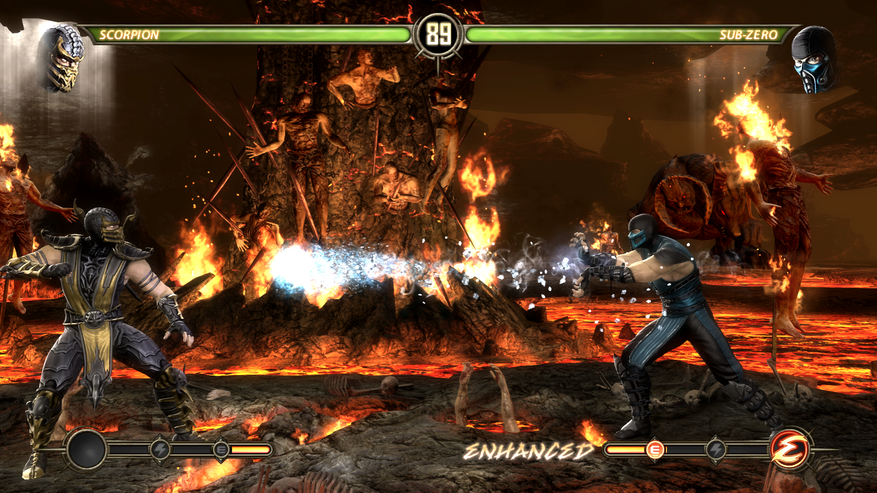
Task: Click the red enhanced meter emblem
Action: click(x=789, y=450)
